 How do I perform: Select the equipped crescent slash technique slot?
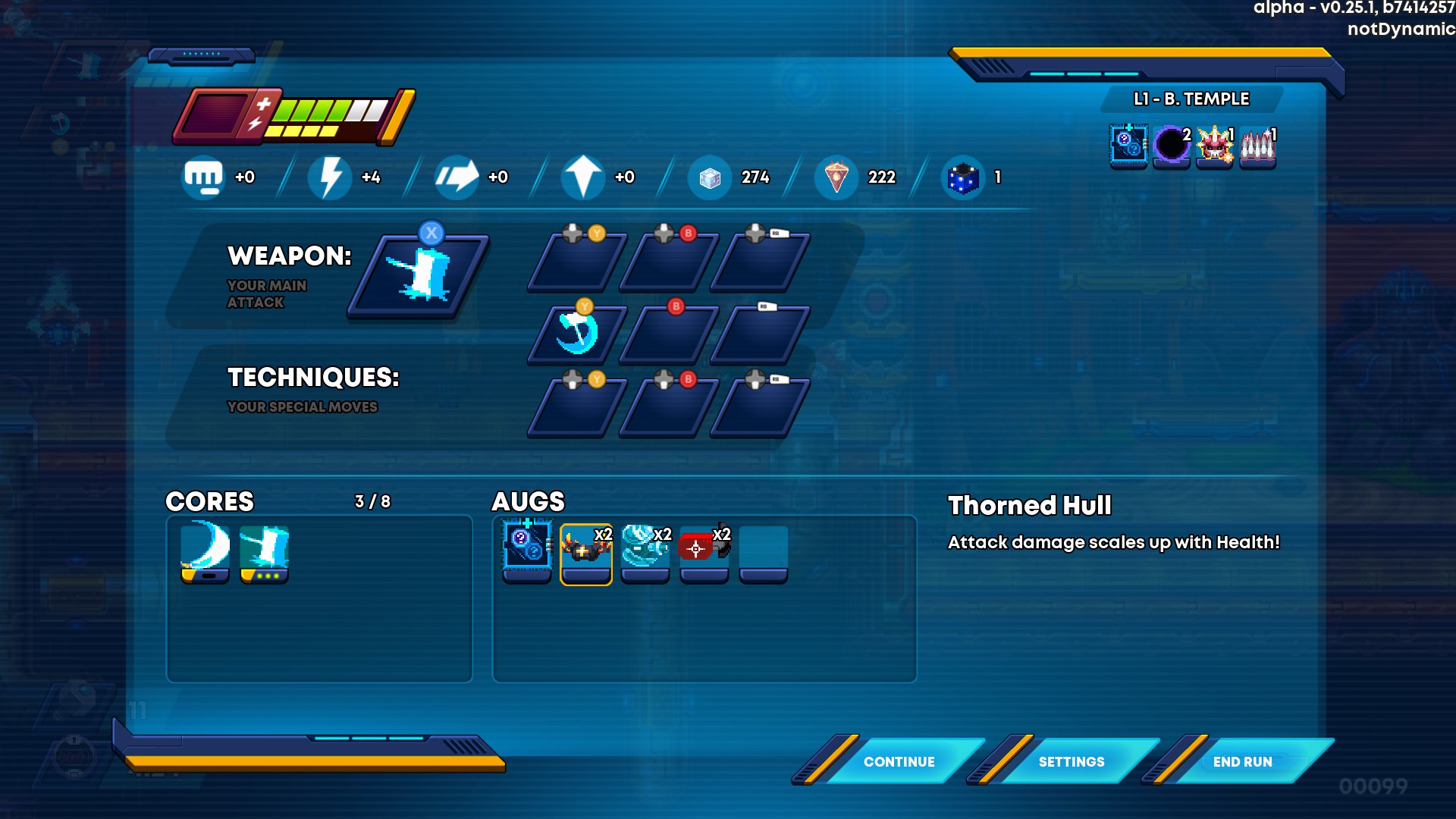click(577, 333)
